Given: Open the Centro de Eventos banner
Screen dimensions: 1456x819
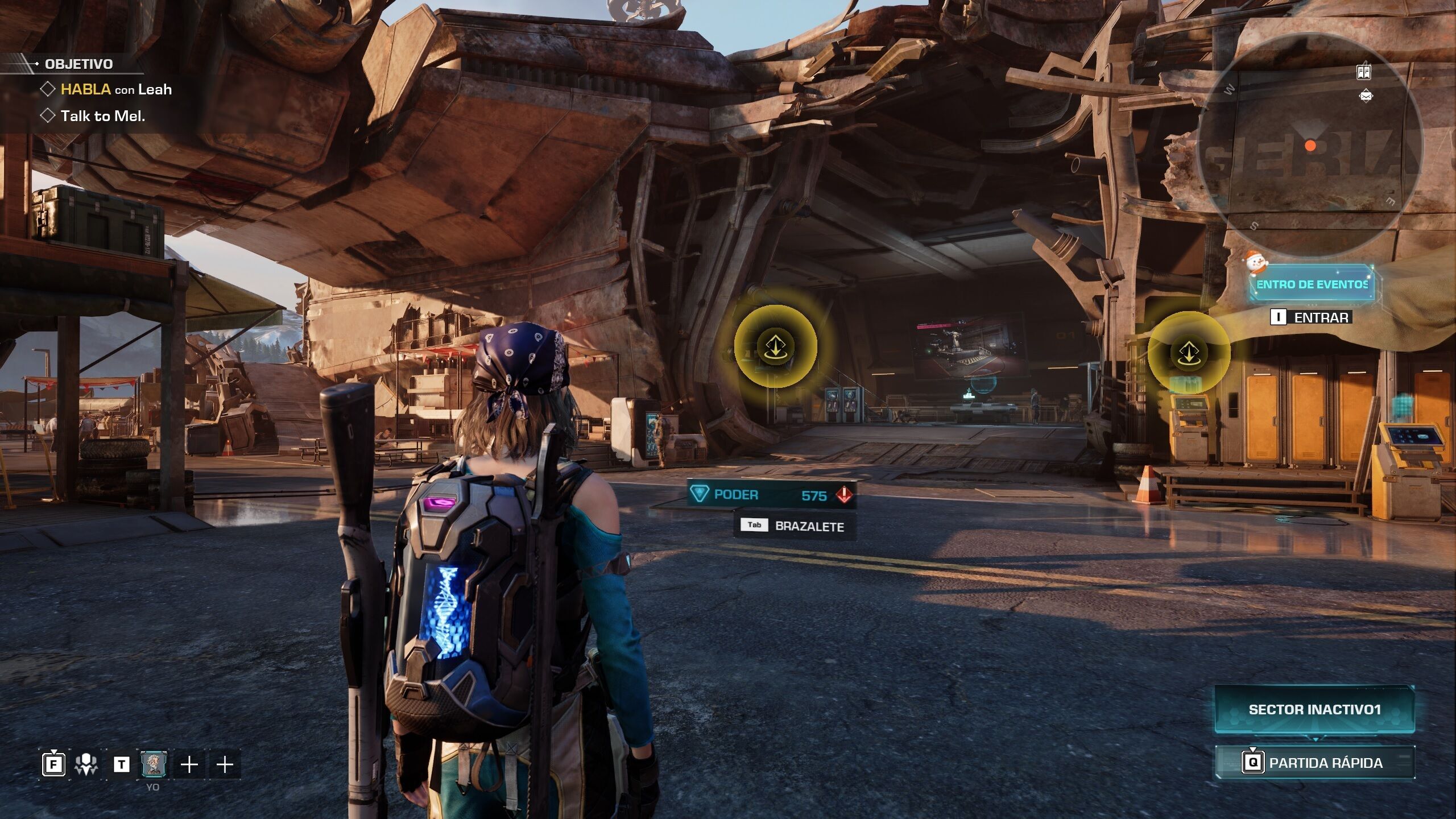Looking at the screenshot, I should (x=1312, y=284).
